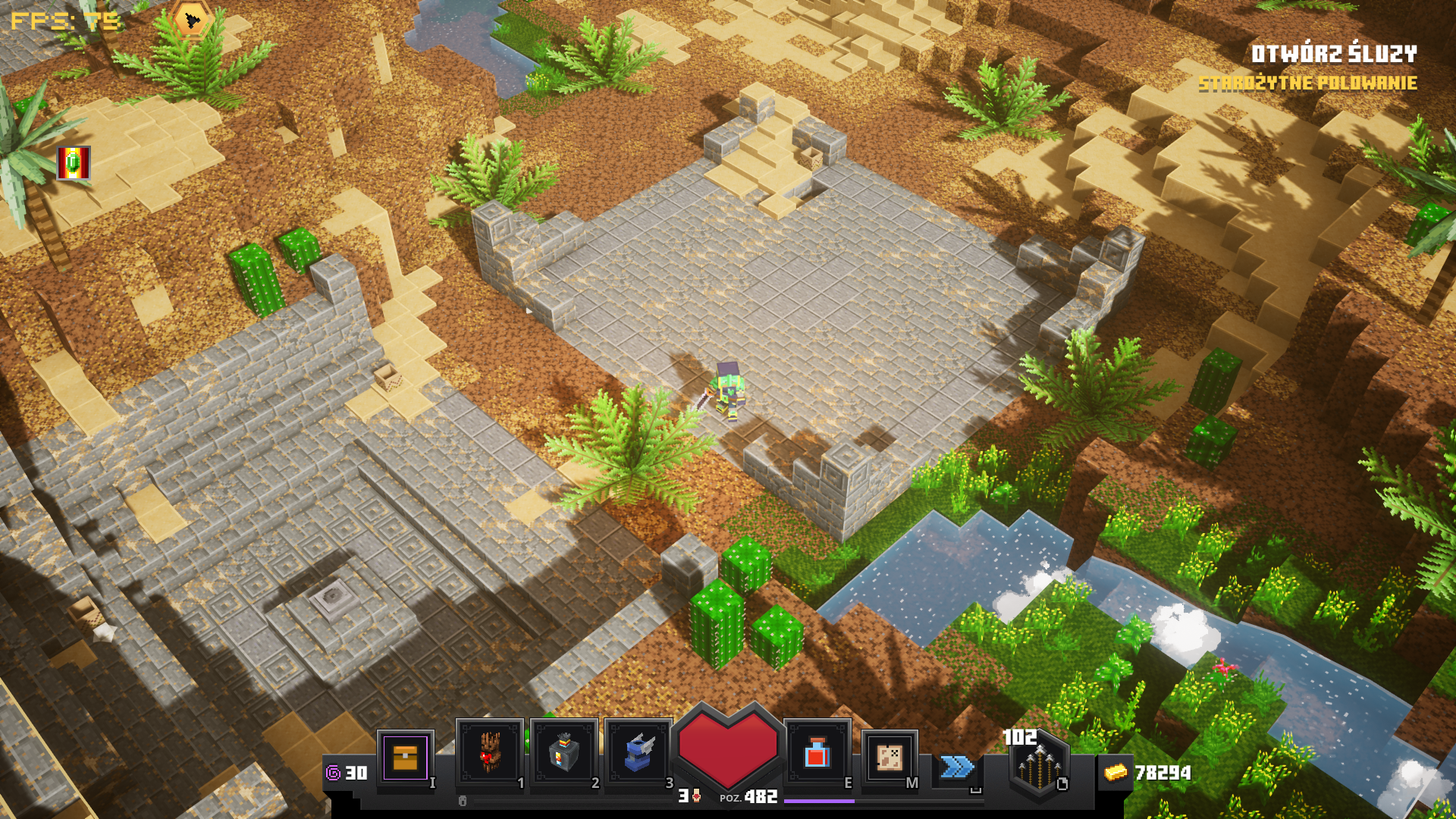Click the orange hexagon objective marker

tap(192, 19)
